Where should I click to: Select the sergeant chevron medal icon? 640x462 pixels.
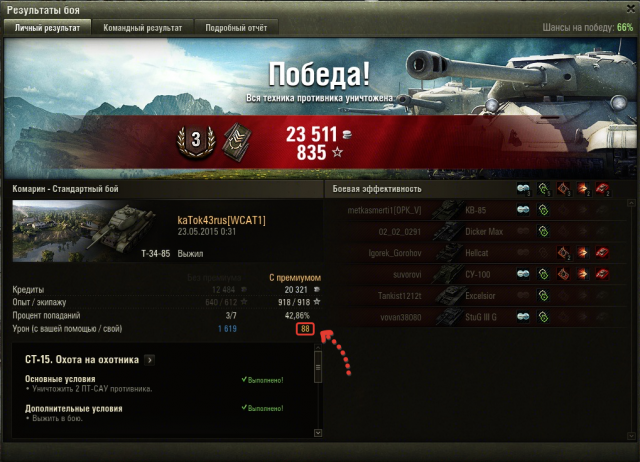tap(233, 141)
